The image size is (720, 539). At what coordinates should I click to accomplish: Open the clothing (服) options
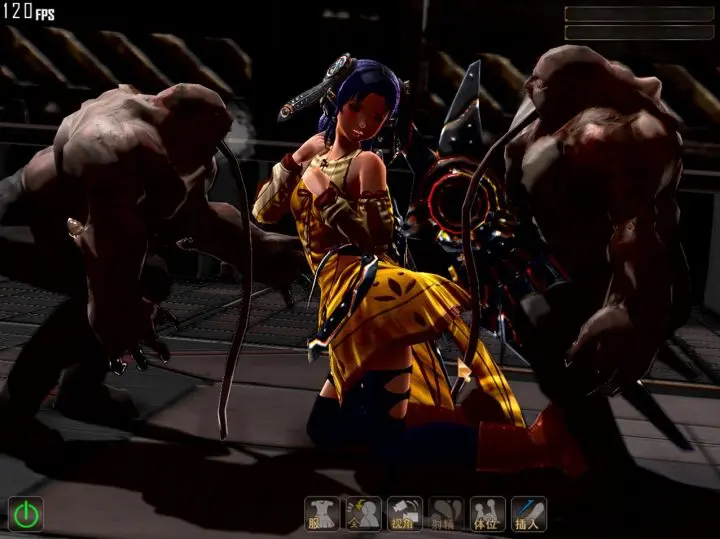click(x=321, y=514)
